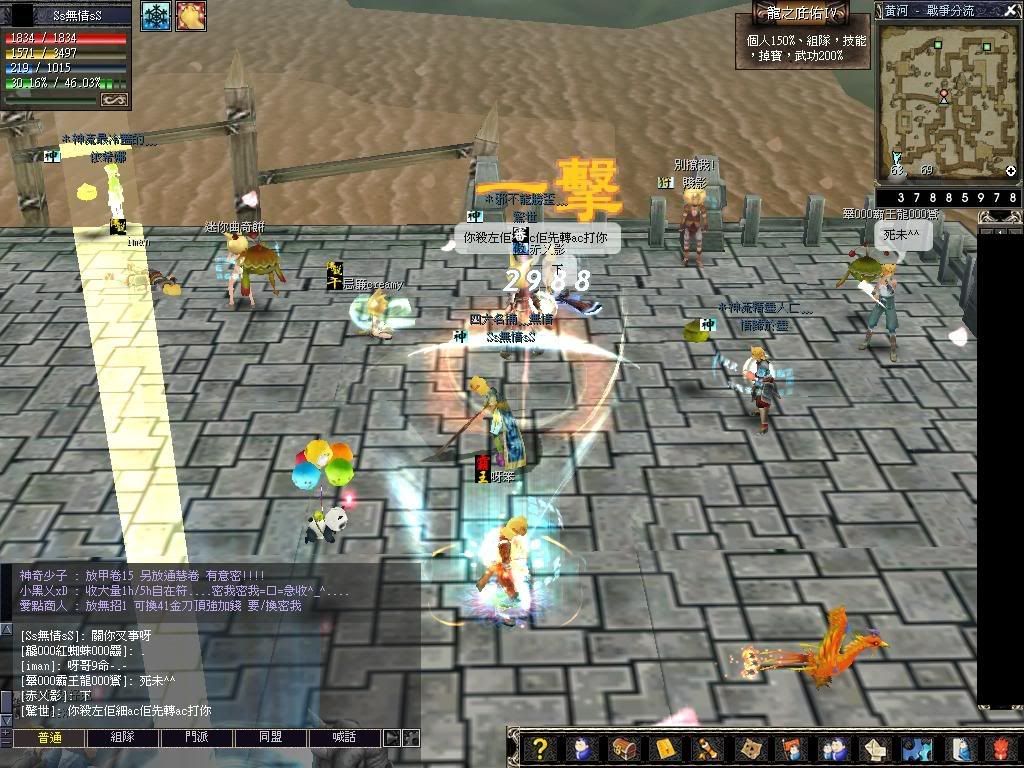Select the 門派 chat channel tab
Image resolution: width=1024 pixels, height=768 pixels.
(197, 737)
